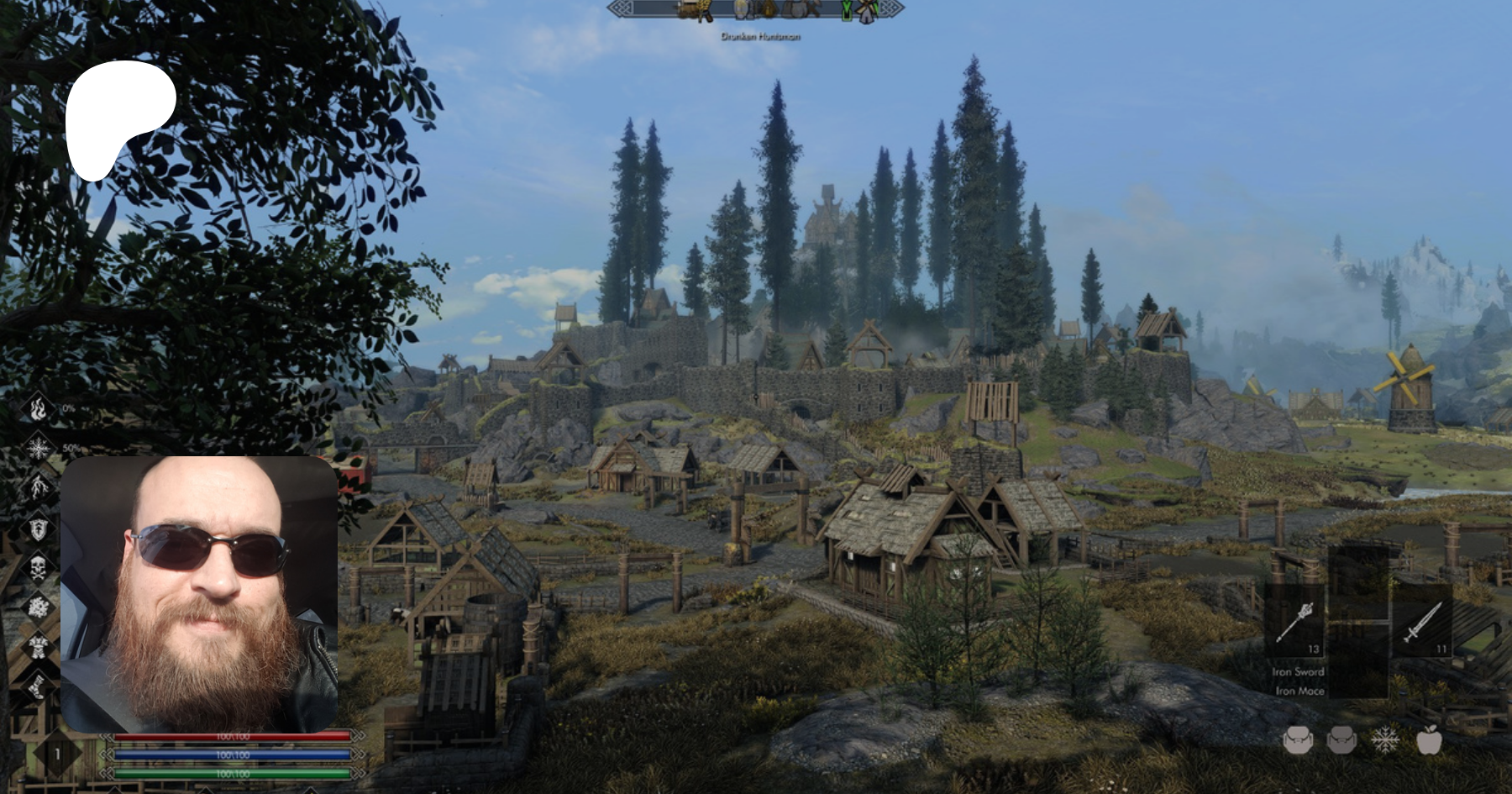Click the skull and crossbones poison icon
The height and width of the screenshot is (794, 1512).
pyautogui.click(x=38, y=568)
